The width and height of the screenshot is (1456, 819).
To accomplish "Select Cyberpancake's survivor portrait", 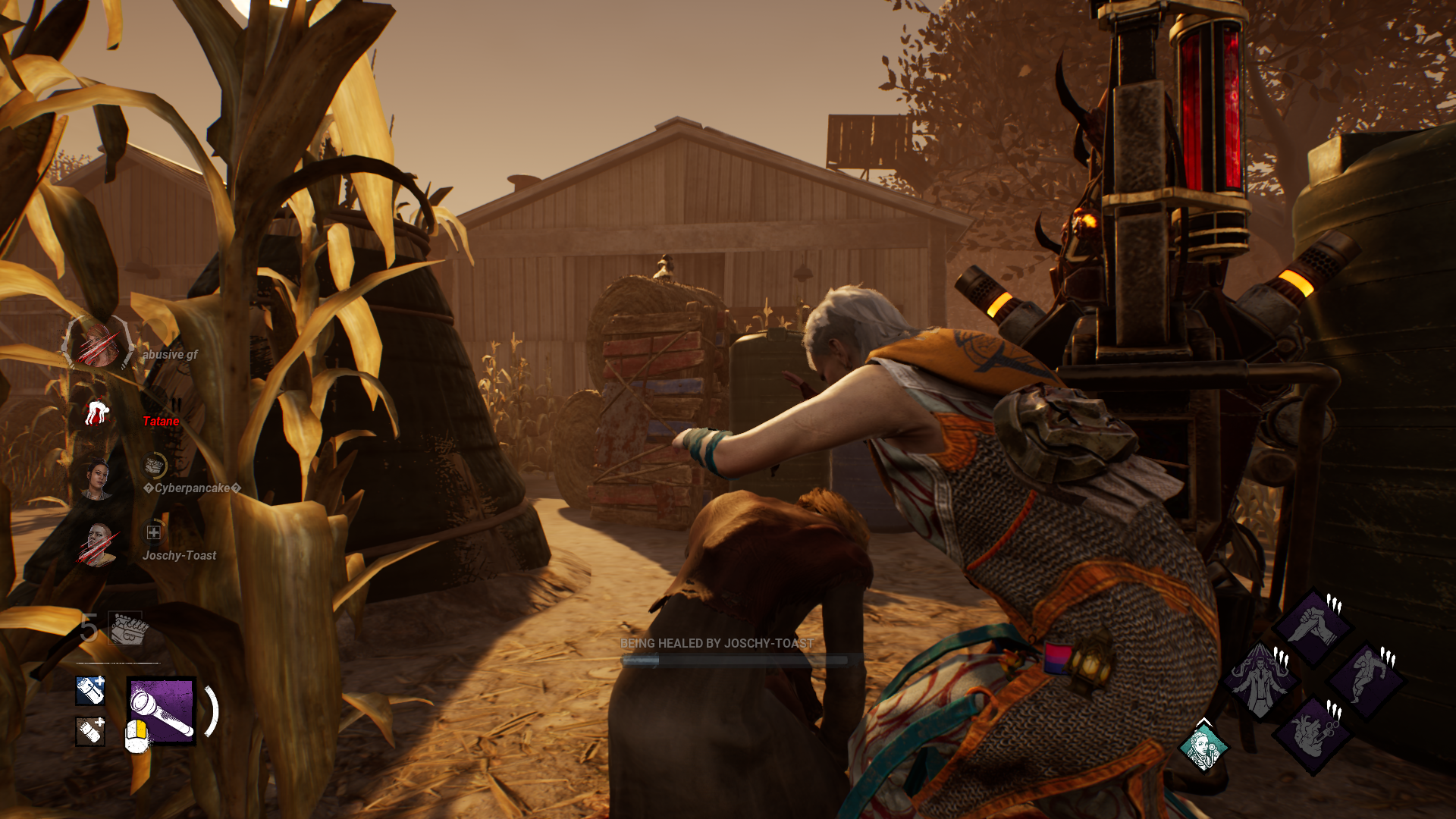I will tap(99, 478).
